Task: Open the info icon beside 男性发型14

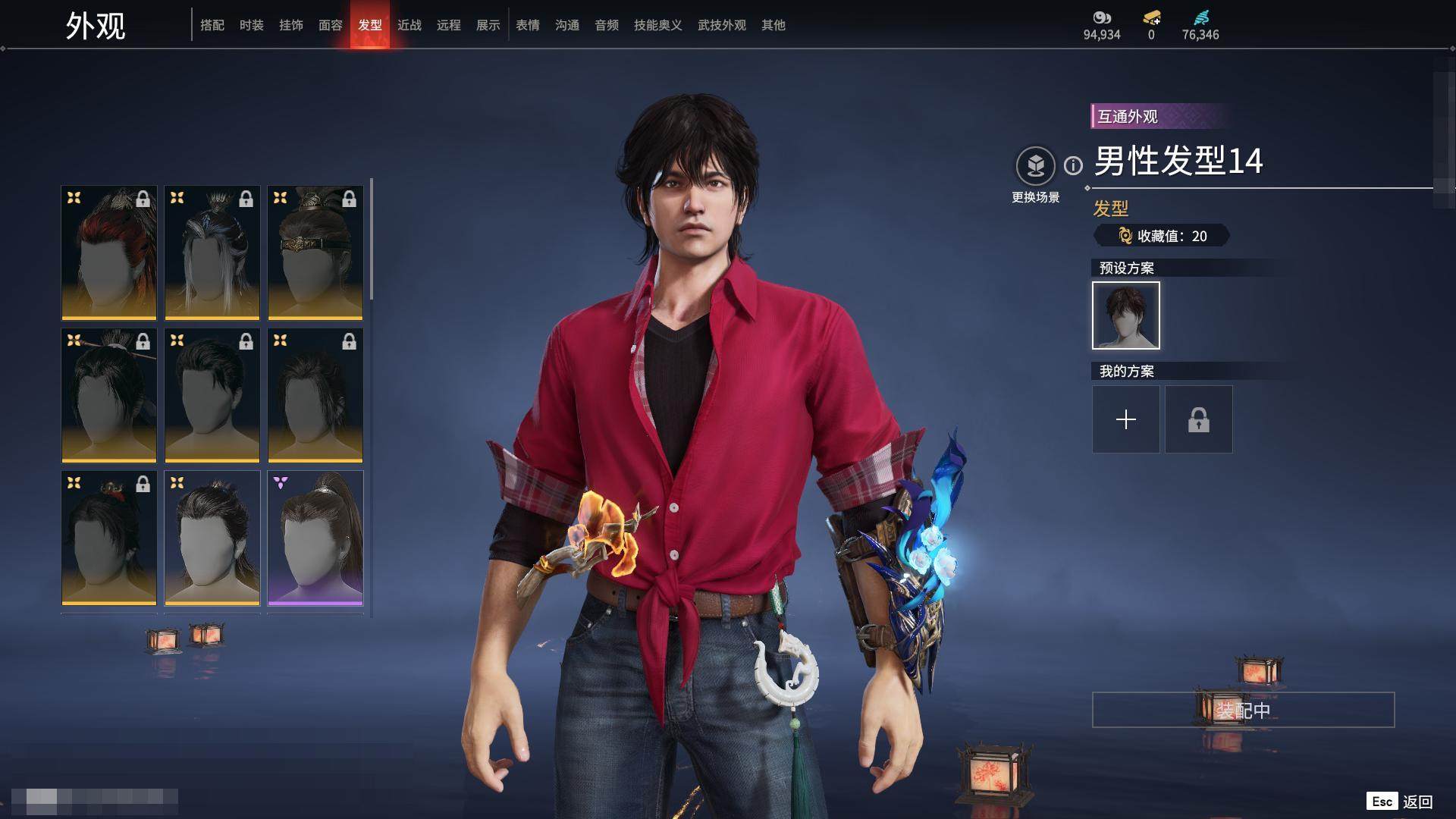Action: point(1073,165)
